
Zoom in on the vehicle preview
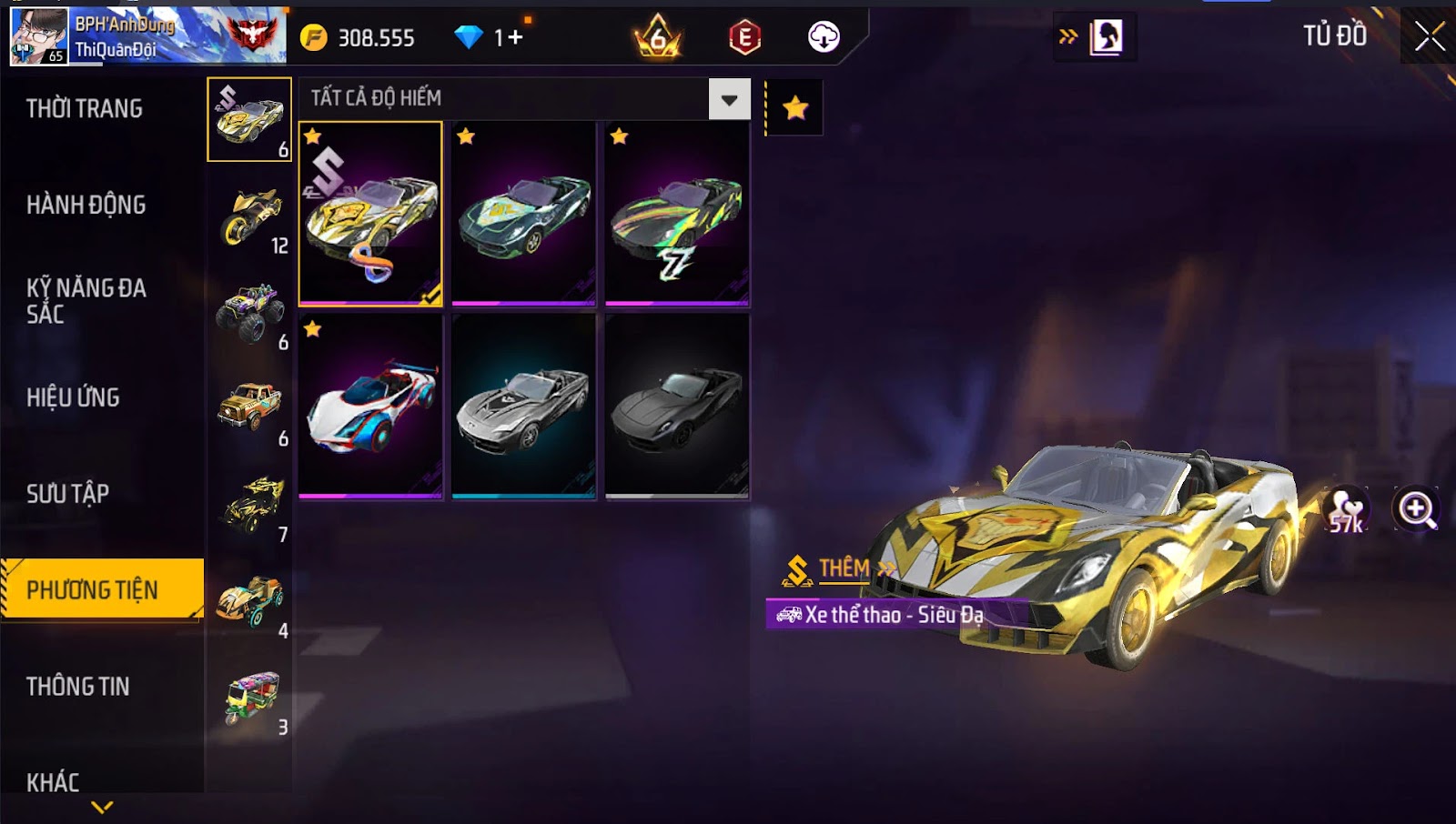pyautogui.click(x=1417, y=509)
